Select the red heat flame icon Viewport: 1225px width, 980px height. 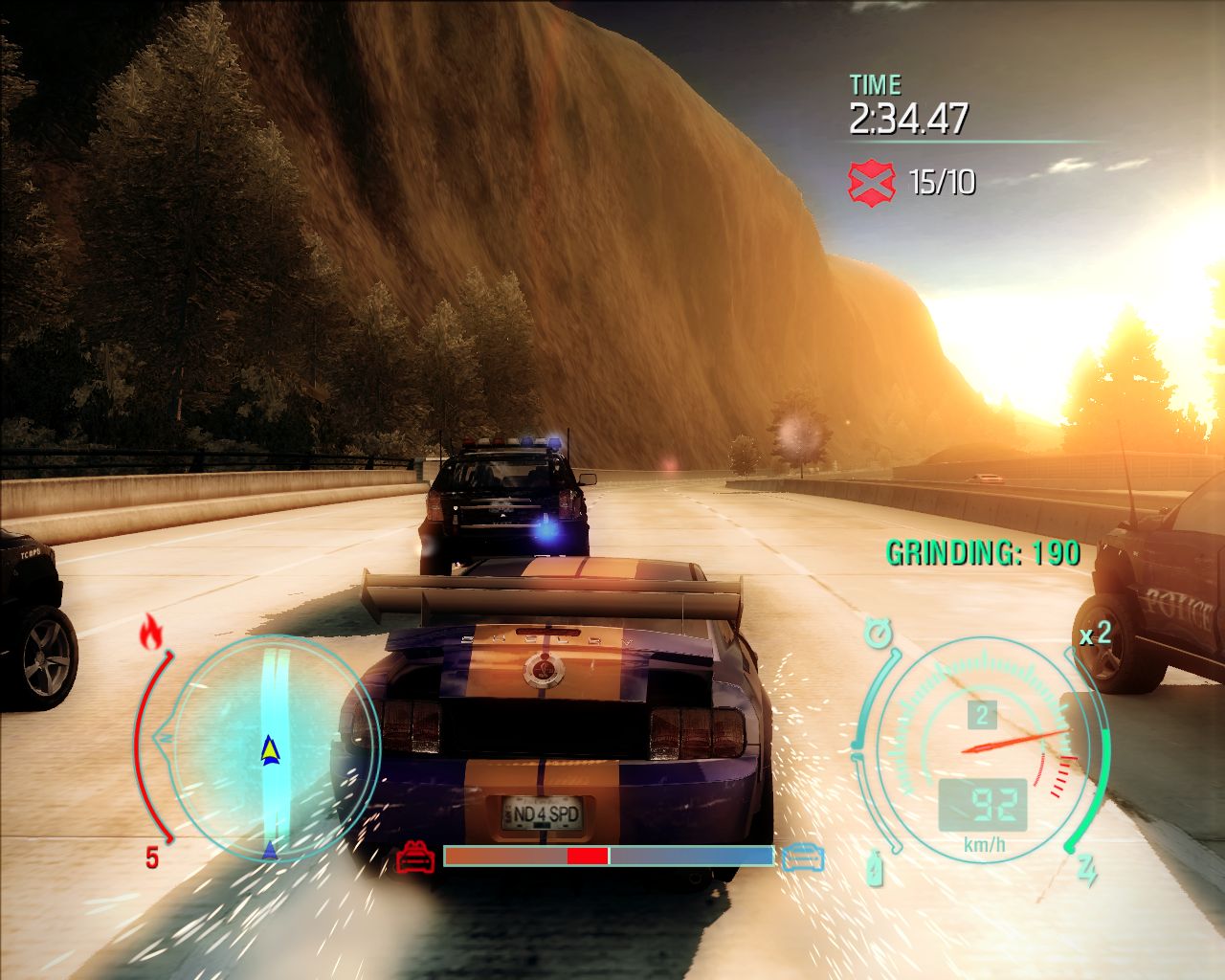click(151, 633)
